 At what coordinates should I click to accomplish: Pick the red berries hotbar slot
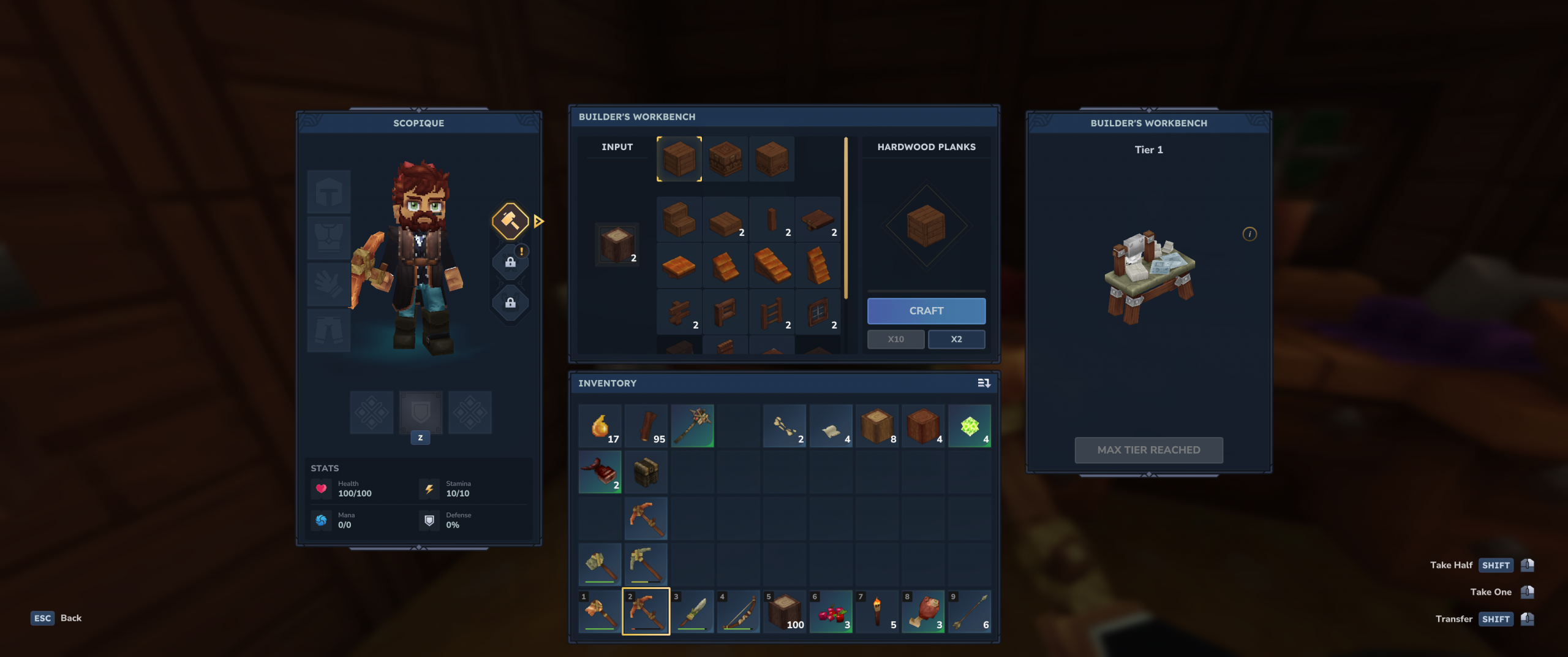point(831,611)
